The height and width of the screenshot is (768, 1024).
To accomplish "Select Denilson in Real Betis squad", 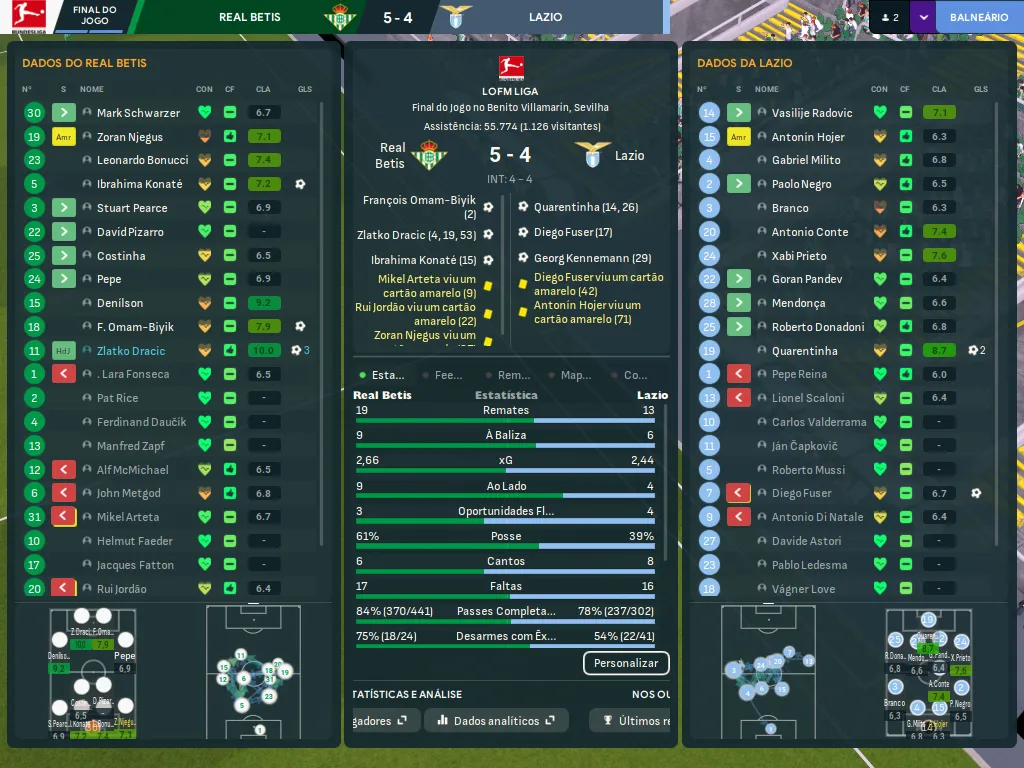I will tap(120, 303).
